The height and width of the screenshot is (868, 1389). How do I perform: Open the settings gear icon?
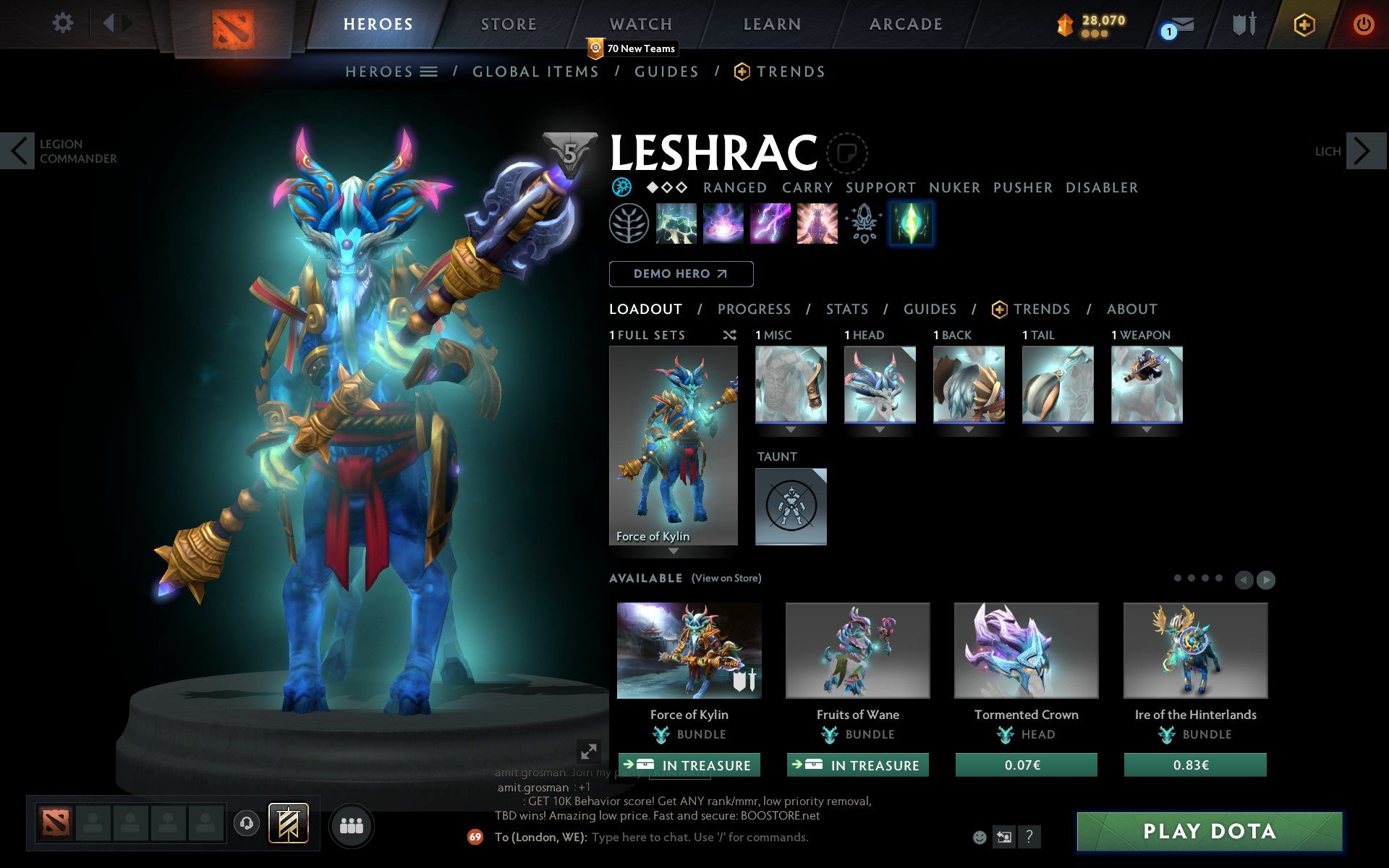[x=64, y=23]
